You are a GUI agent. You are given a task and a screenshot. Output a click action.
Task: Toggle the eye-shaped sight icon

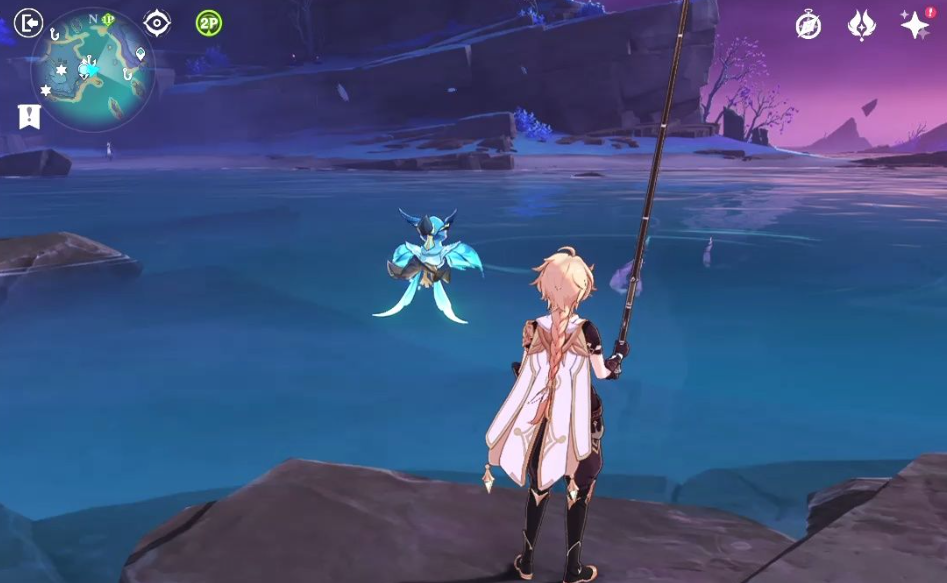pyautogui.click(x=157, y=23)
